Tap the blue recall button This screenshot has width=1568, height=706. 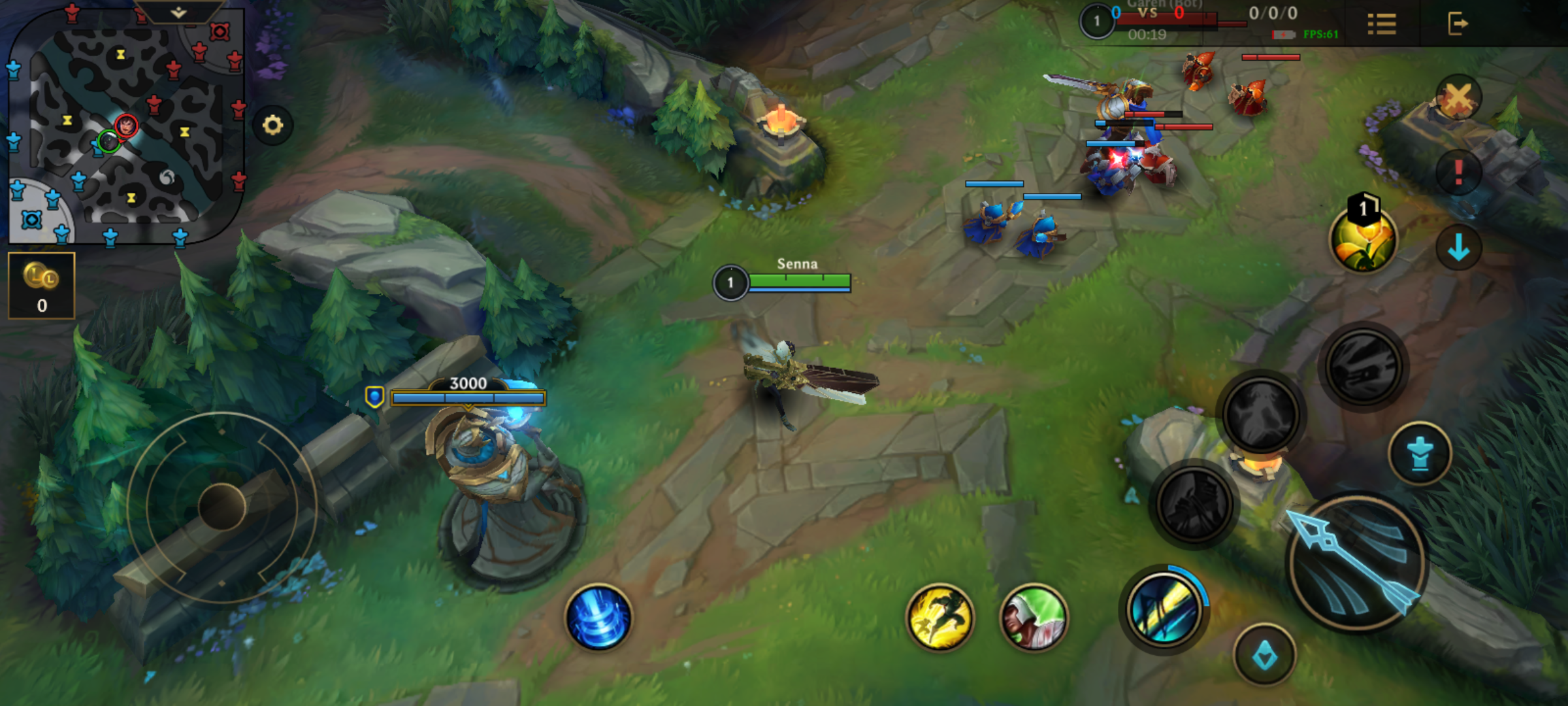(x=598, y=618)
